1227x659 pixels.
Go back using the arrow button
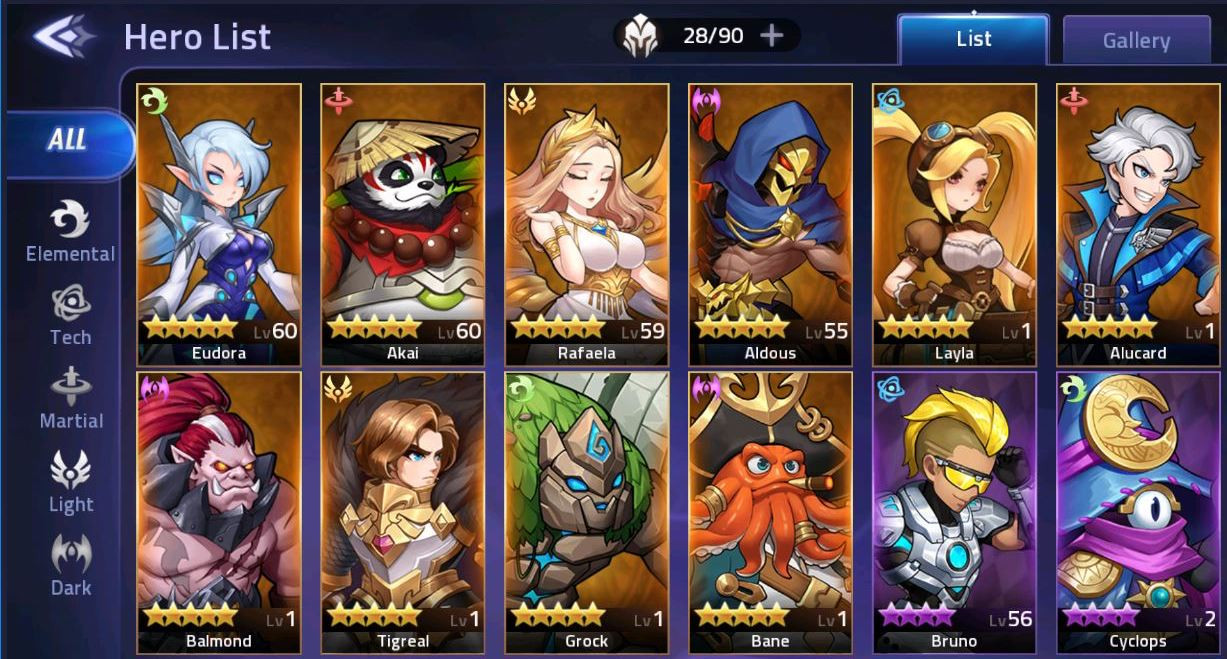pyautogui.click(x=64, y=37)
